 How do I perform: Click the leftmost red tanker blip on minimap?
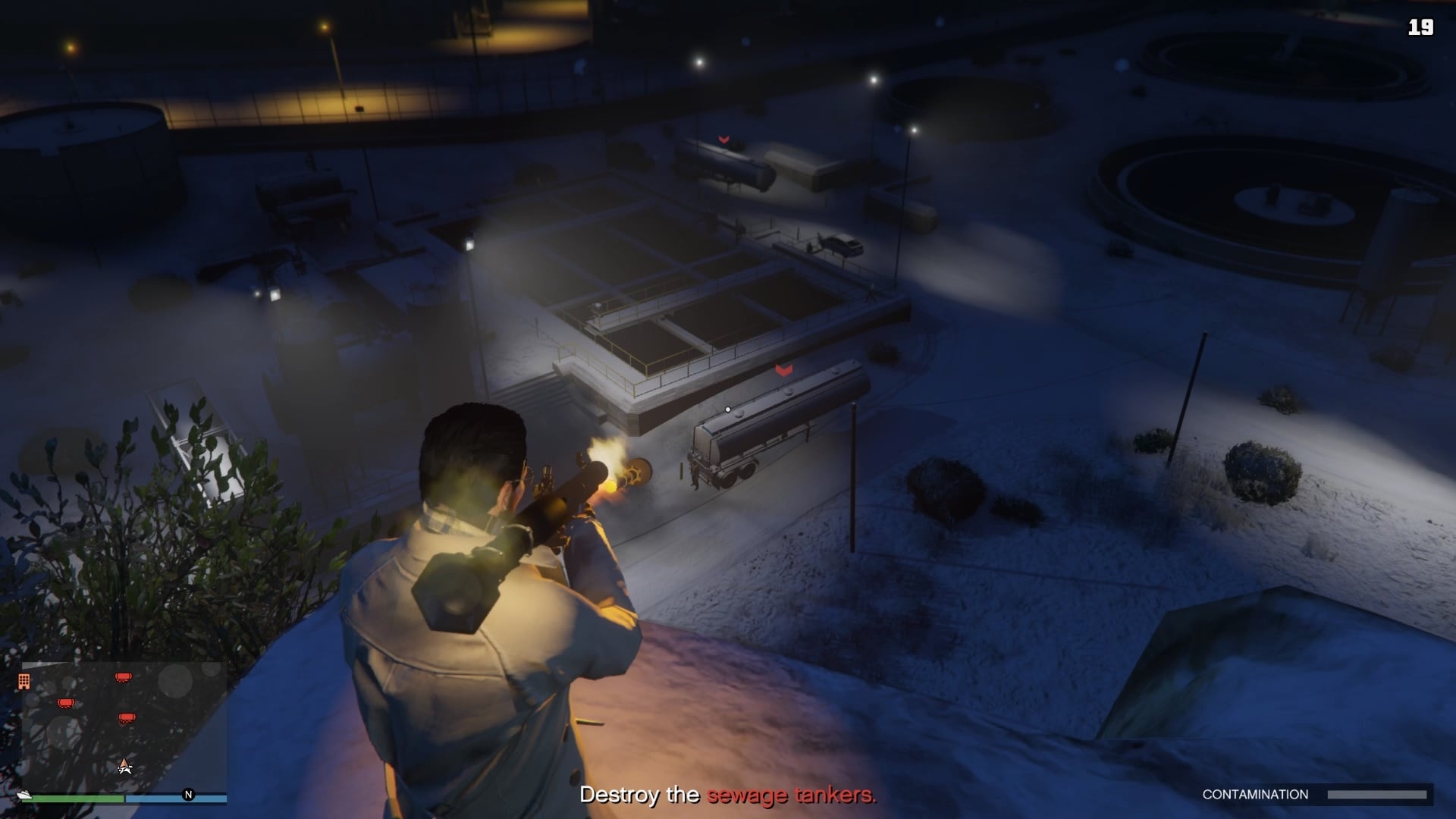[65, 703]
